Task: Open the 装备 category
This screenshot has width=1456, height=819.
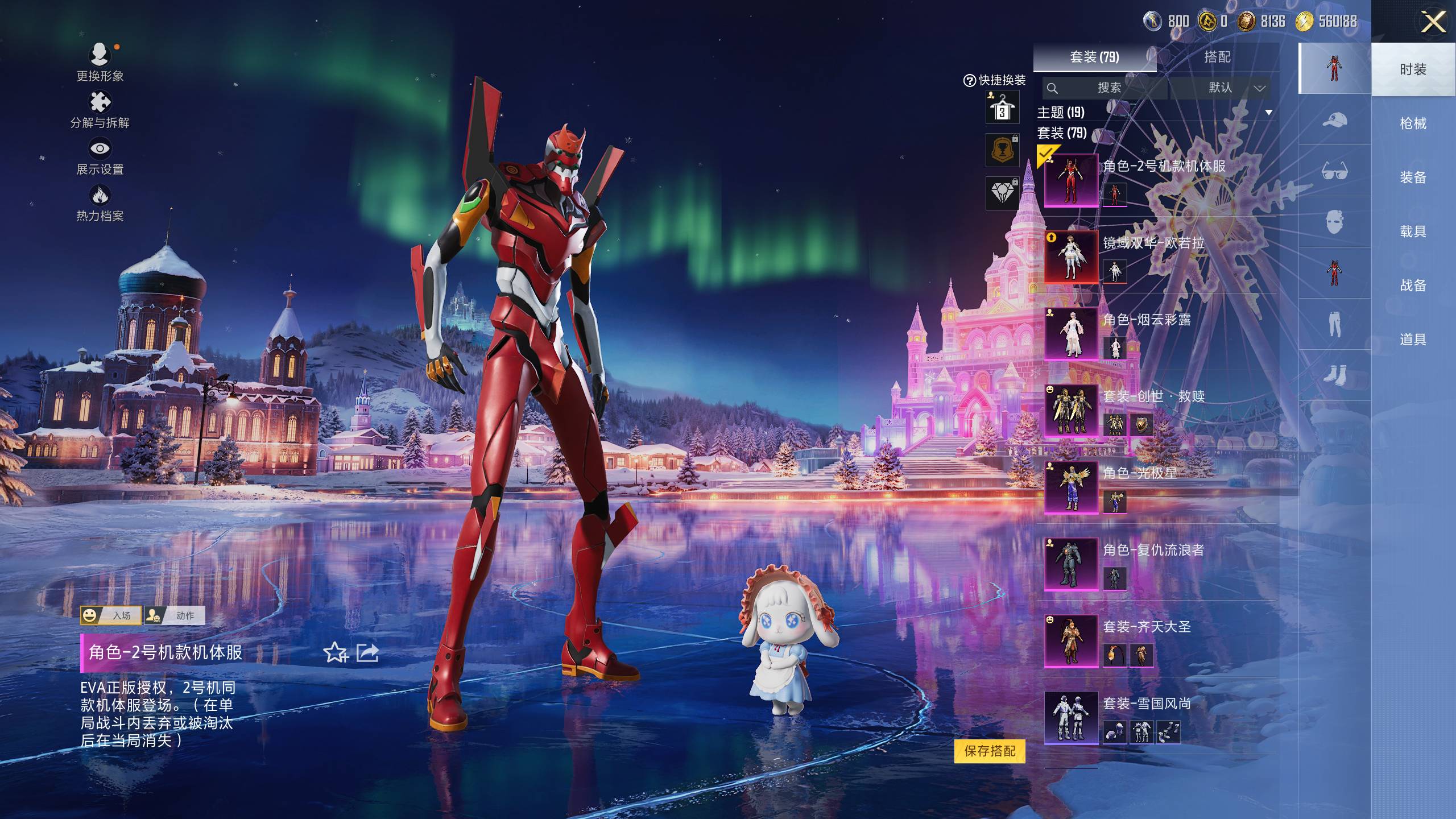Action: [x=1413, y=177]
